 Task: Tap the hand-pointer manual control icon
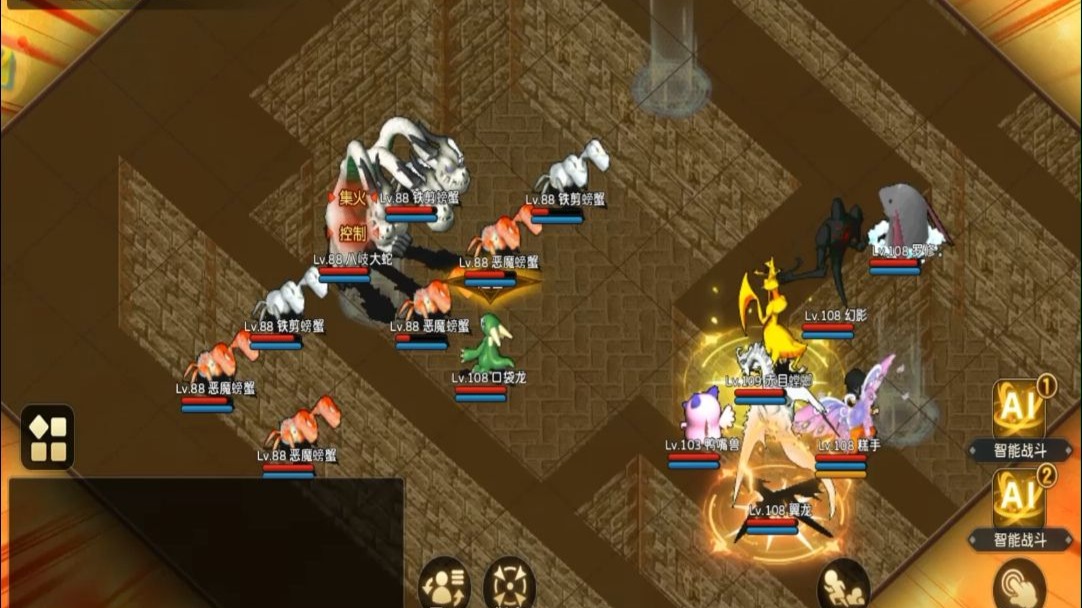tap(1019, 585)
